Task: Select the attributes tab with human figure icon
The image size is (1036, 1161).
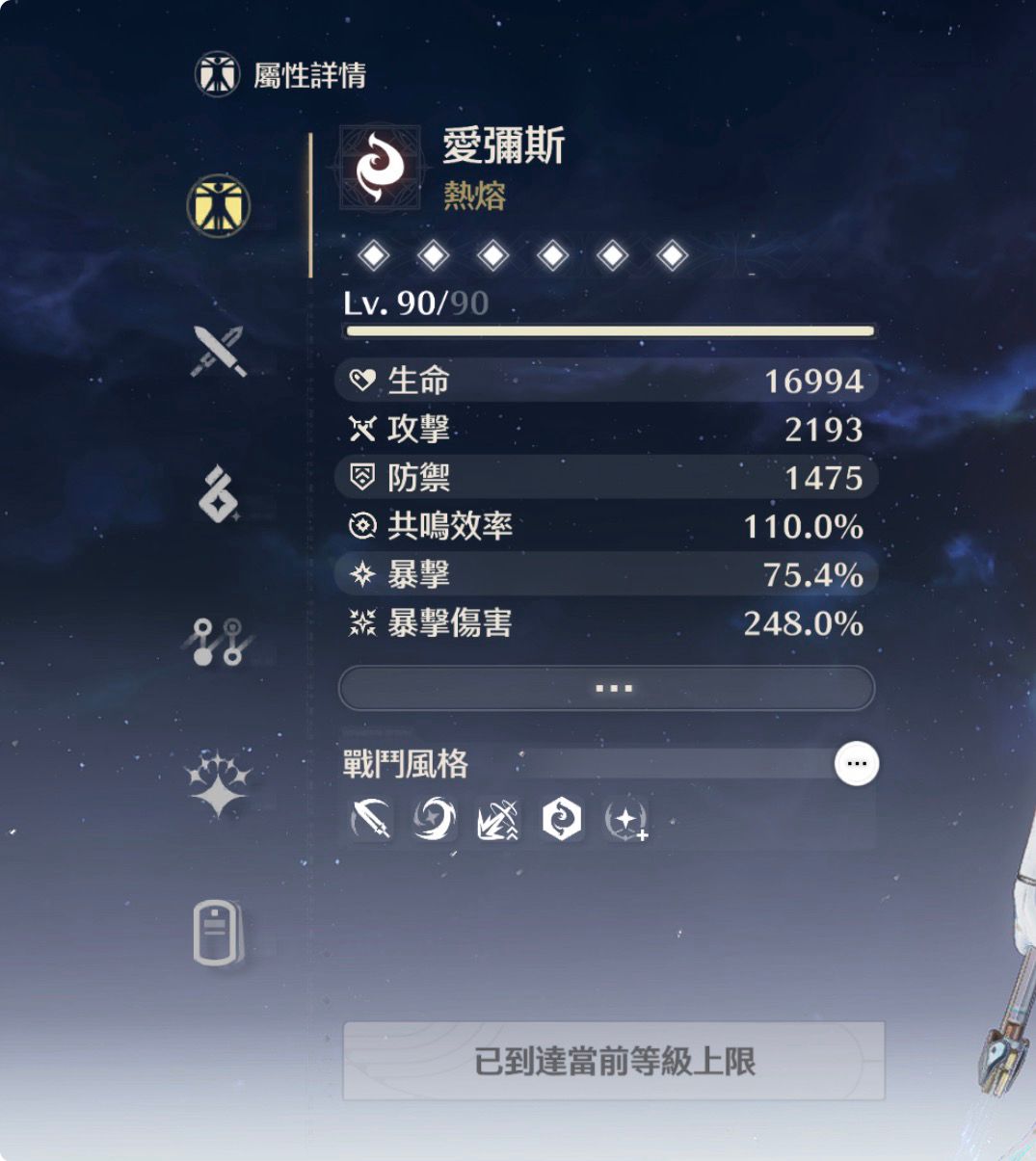Action: [219, 205]
